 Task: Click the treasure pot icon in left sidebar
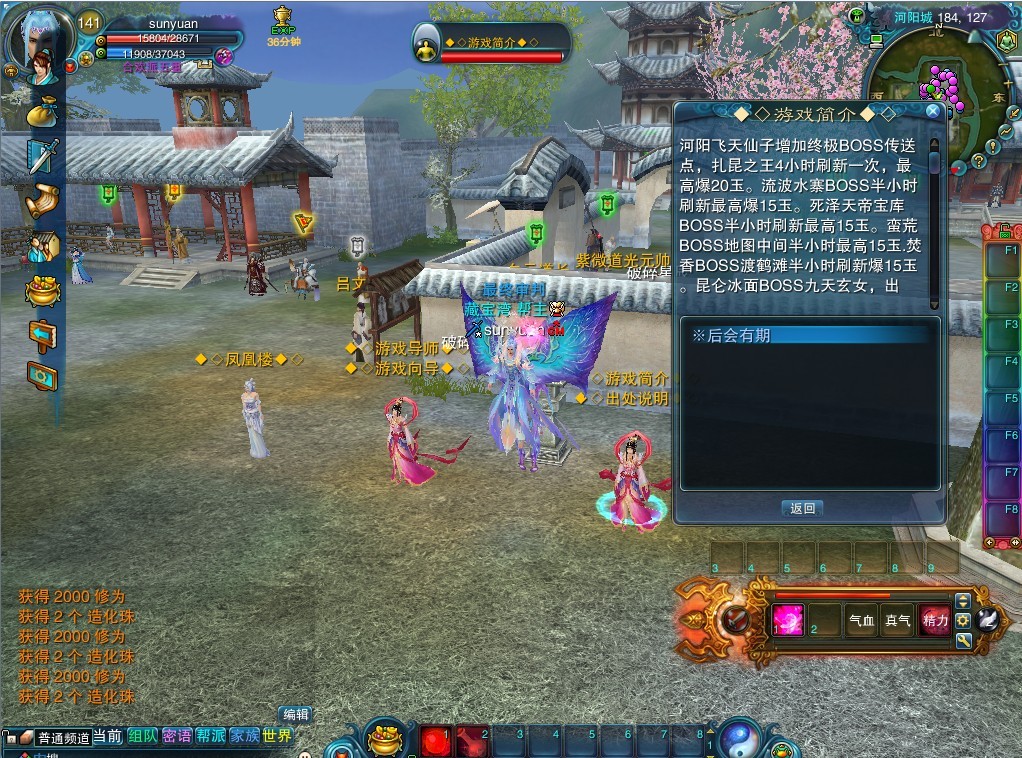[x=42, y=290]
